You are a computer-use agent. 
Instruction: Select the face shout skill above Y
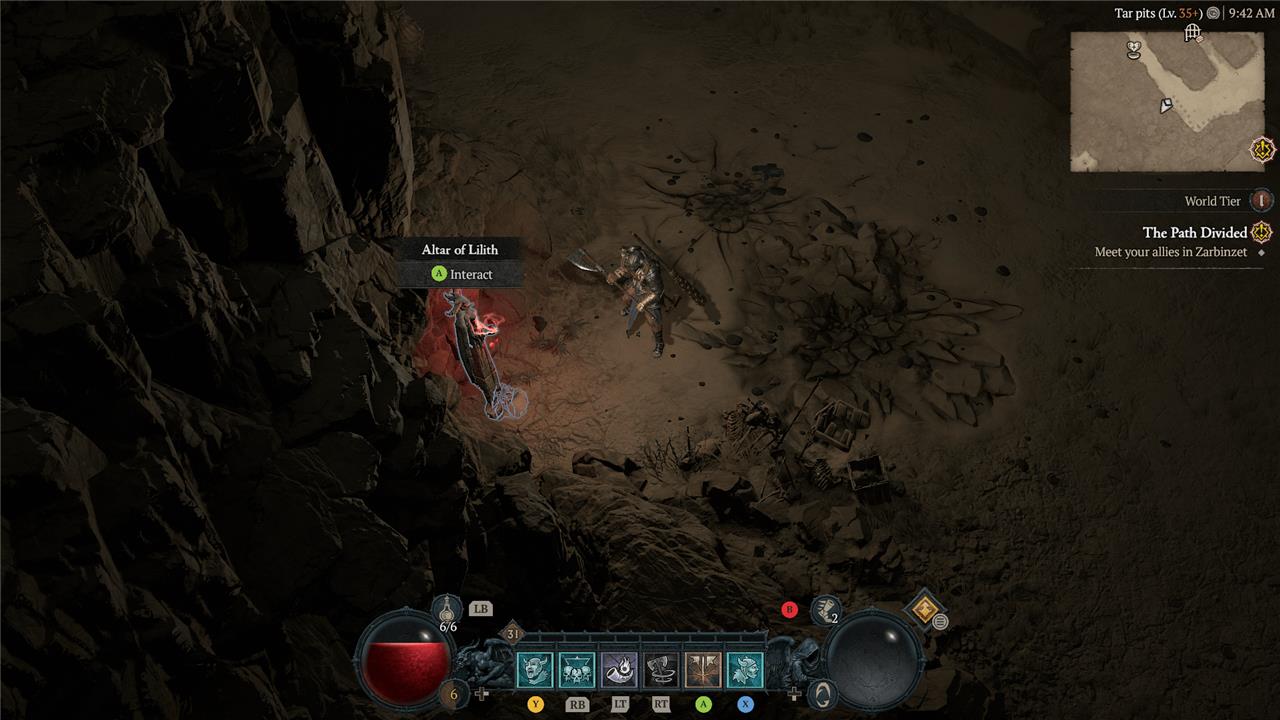click(x=534, y=669)
